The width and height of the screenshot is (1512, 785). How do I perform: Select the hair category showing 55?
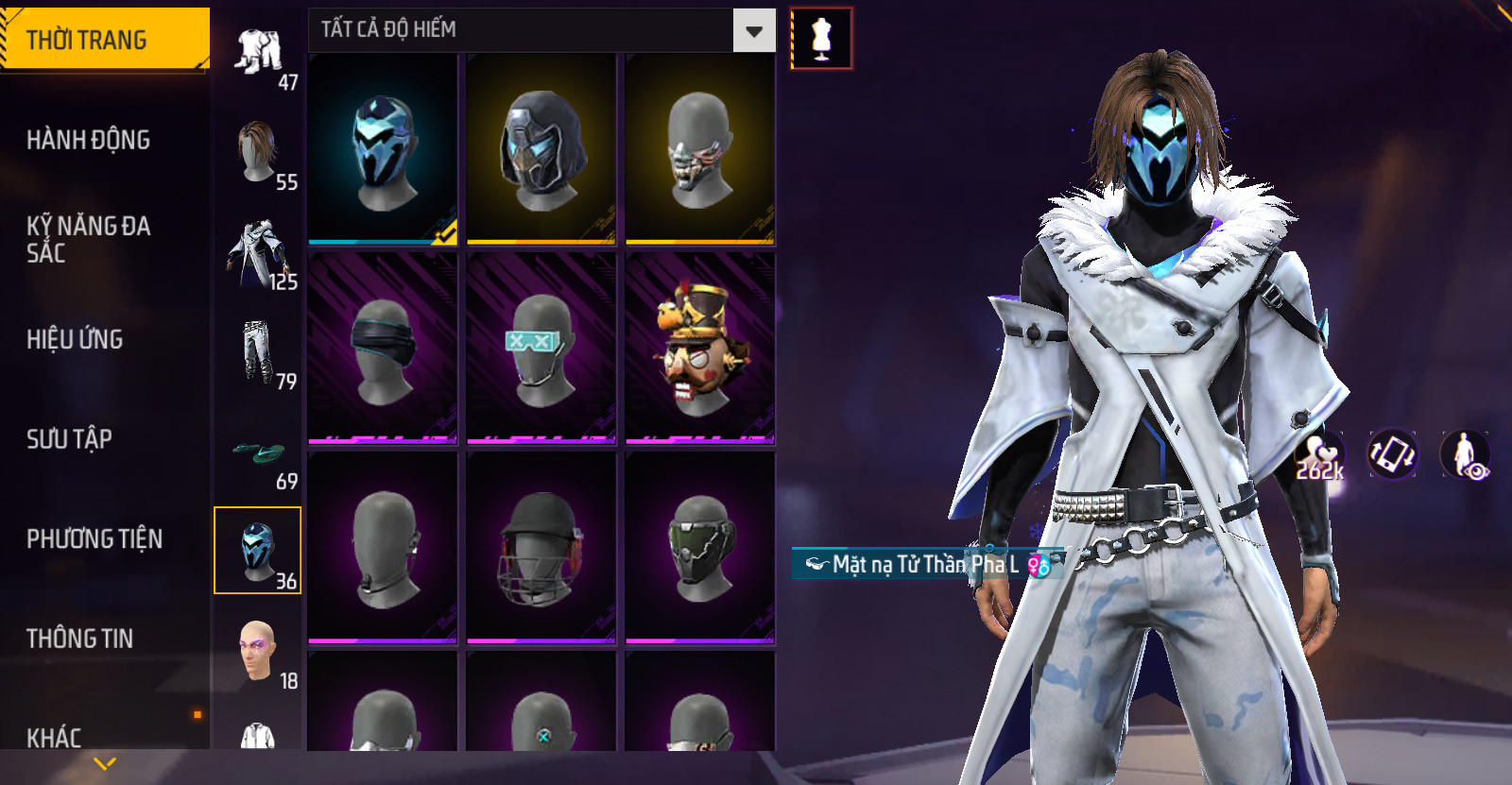tap(258, 153)
